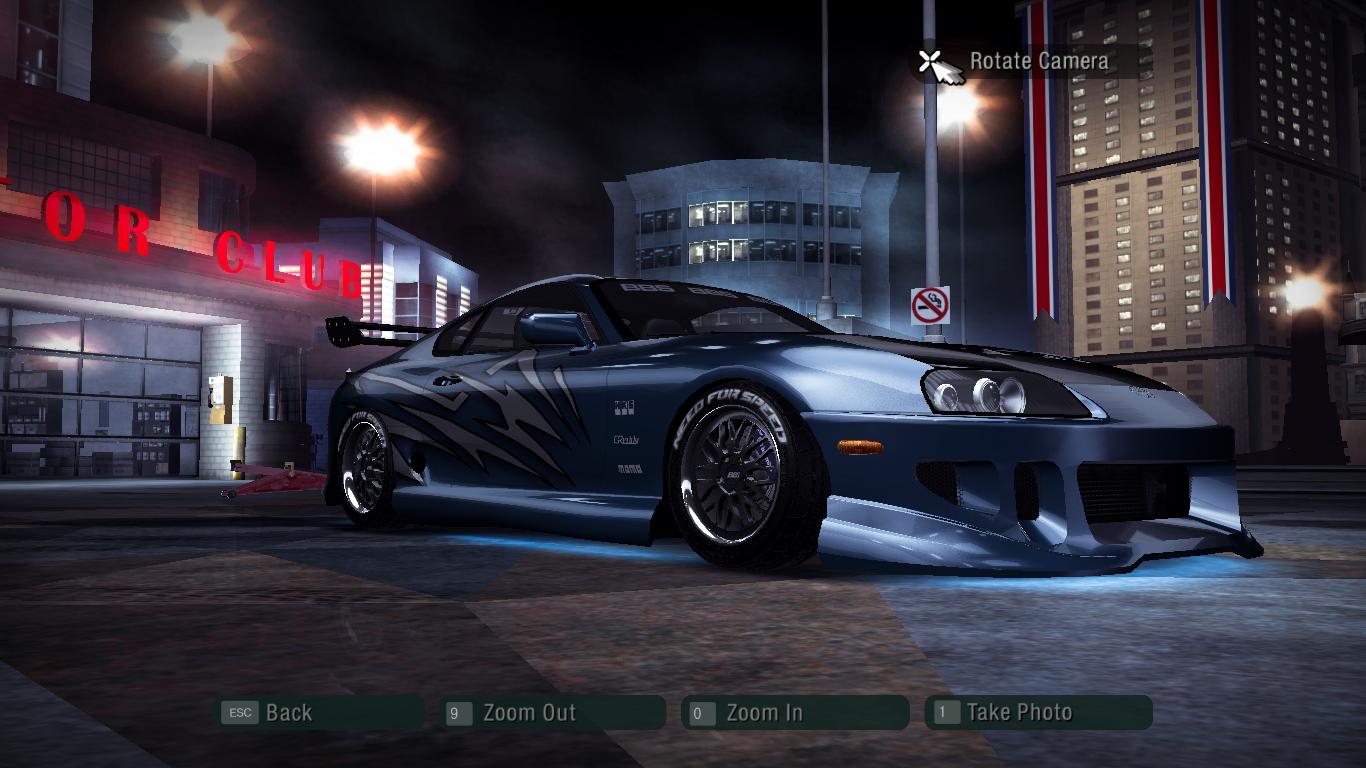The image size is (1366, 768).
Task: Activate the Rotate Camera control
Action: pos(1038,62)
